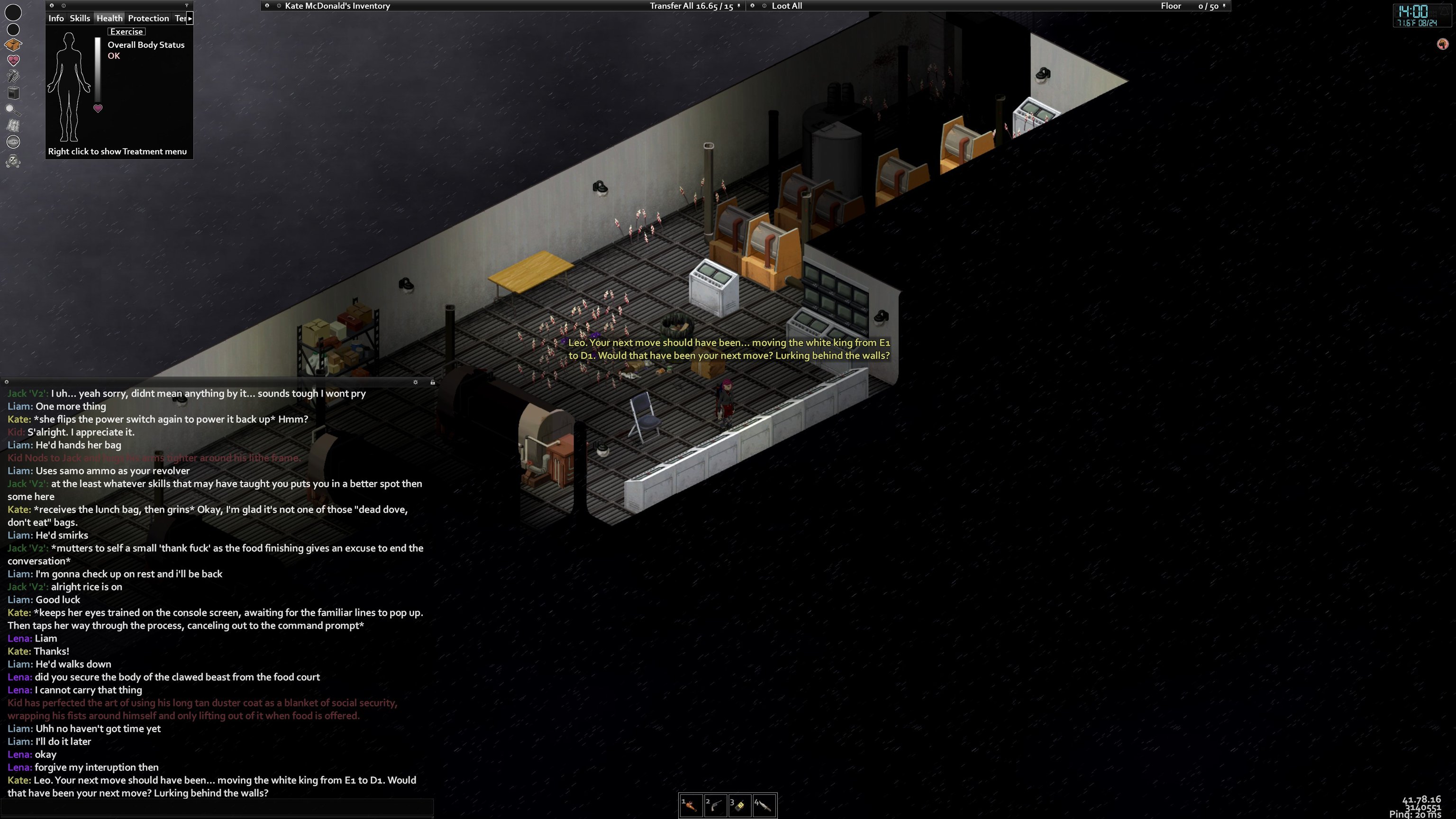
Task: Switch to the Info tab
Action: click(x=56, y=18)
